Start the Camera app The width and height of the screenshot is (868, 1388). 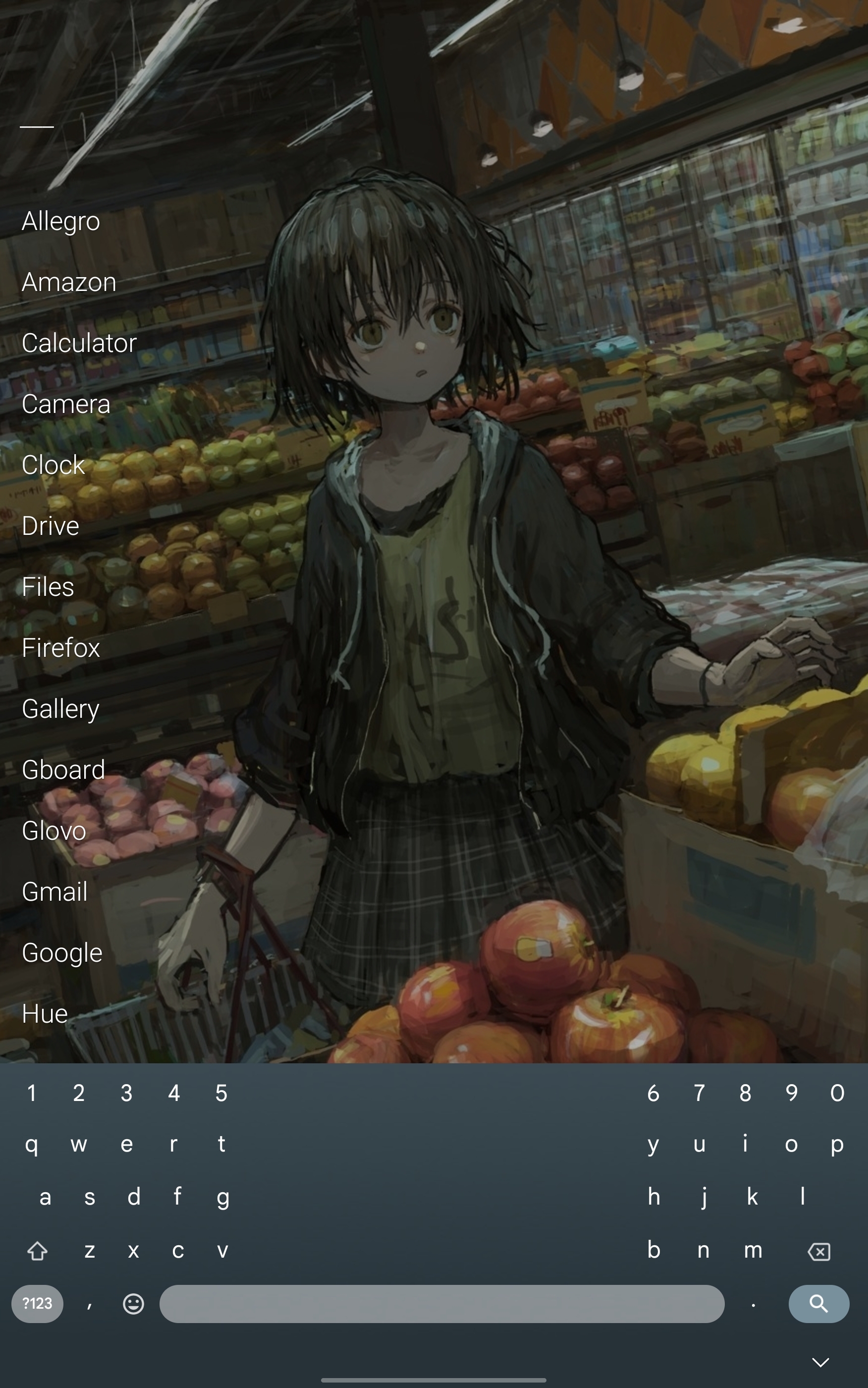point(66,404)
